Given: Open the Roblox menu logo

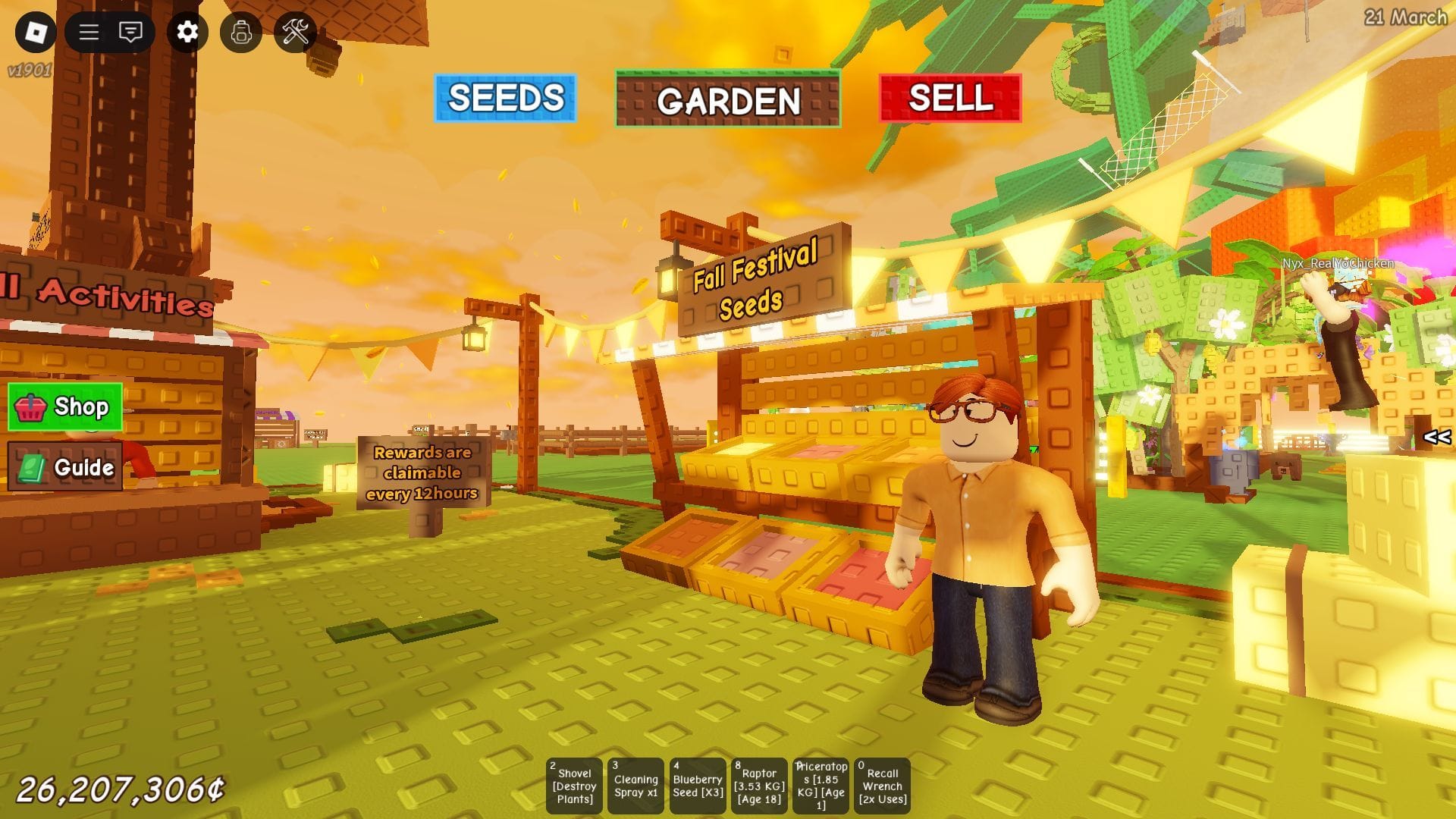Looking at the screenshot, I should (x=36, y=33).
